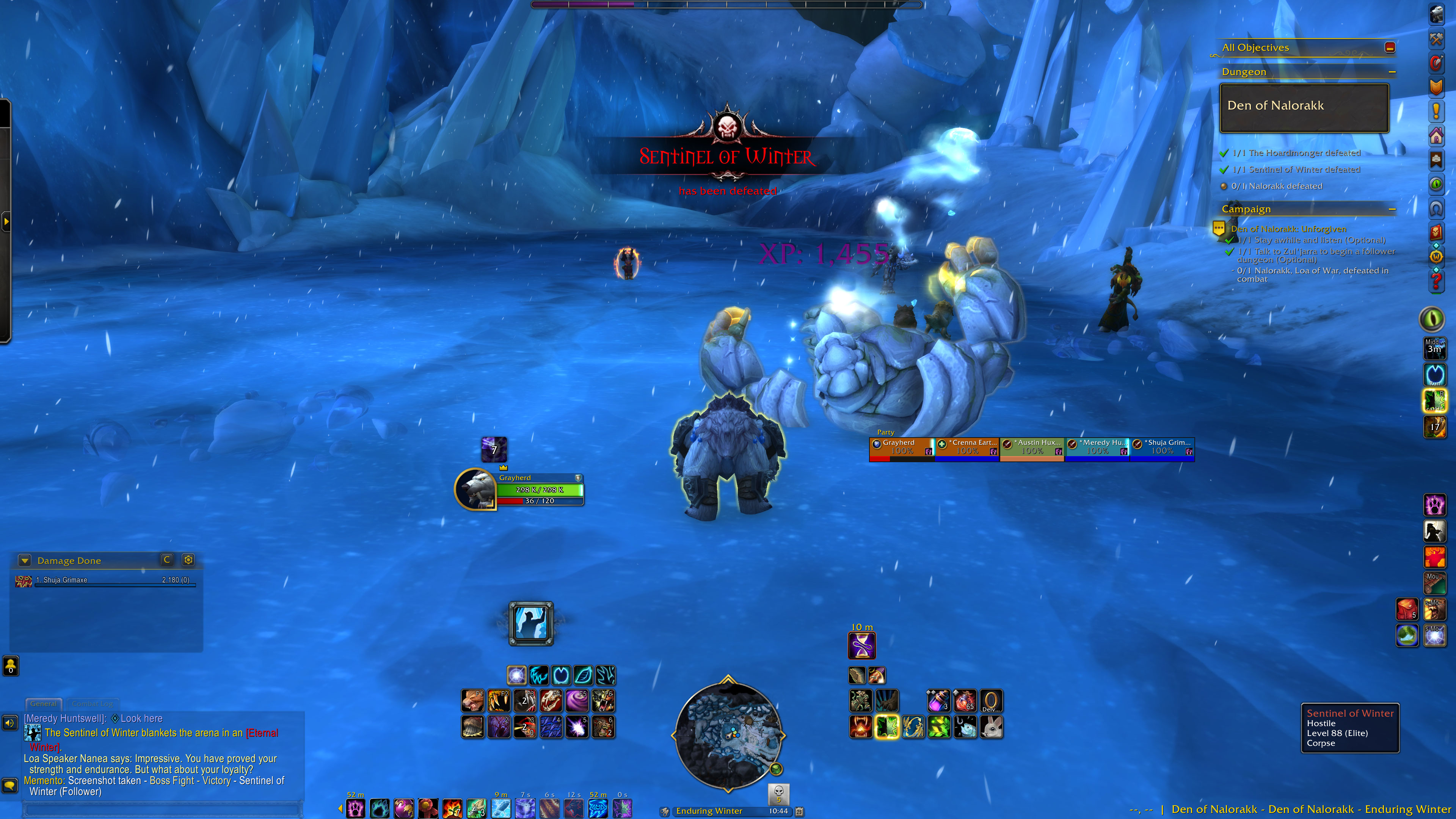Collapse the Campaign quest section
Screen dimensions: 1456x819
point(1392,209)
